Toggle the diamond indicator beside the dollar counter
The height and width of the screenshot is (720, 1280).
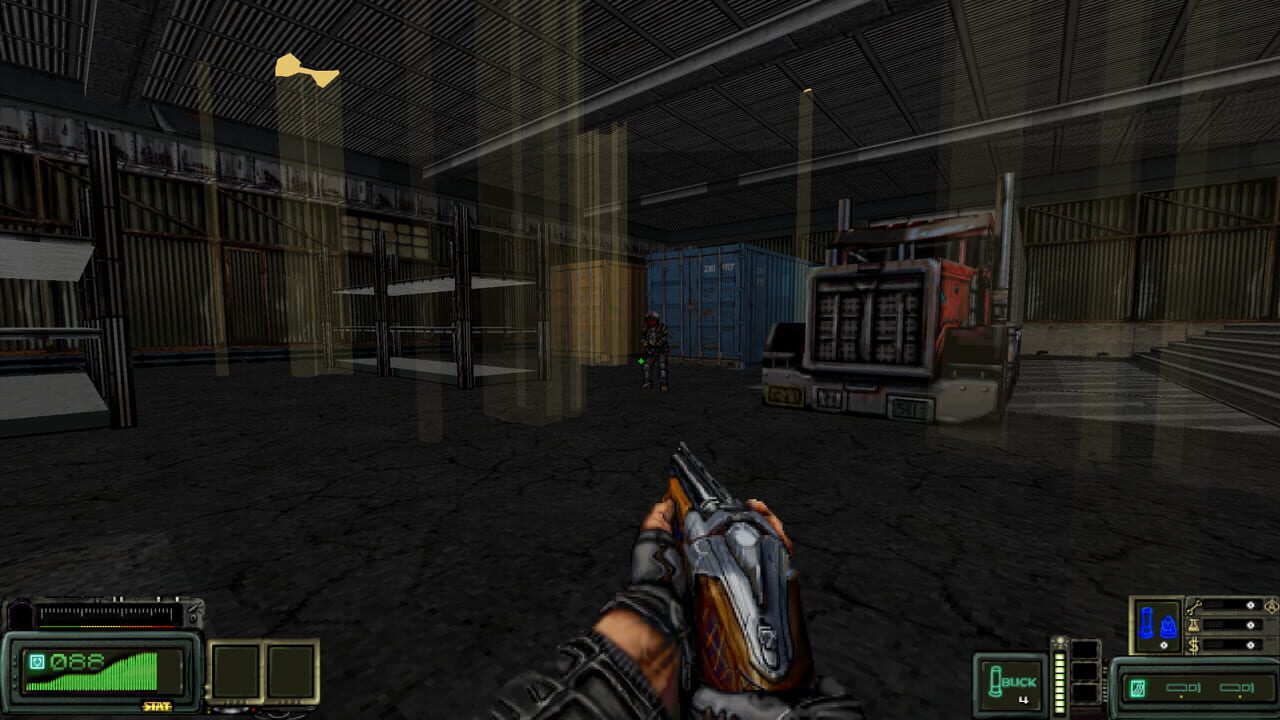point(1250,644)
